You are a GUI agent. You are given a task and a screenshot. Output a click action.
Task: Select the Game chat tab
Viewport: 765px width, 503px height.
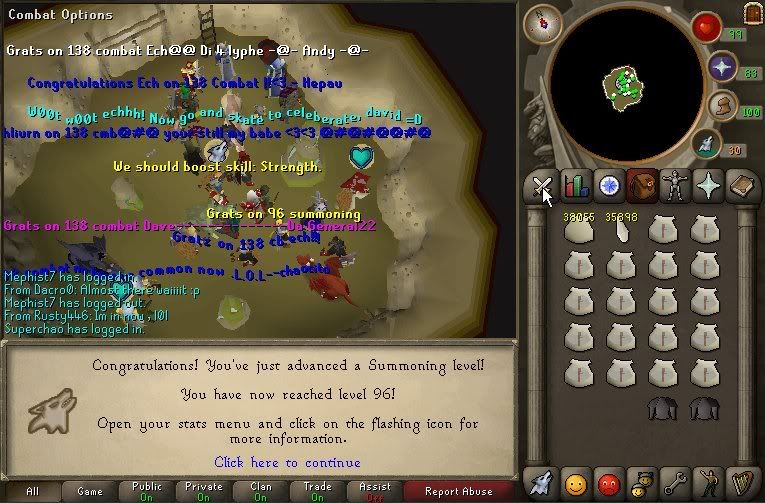90,492
